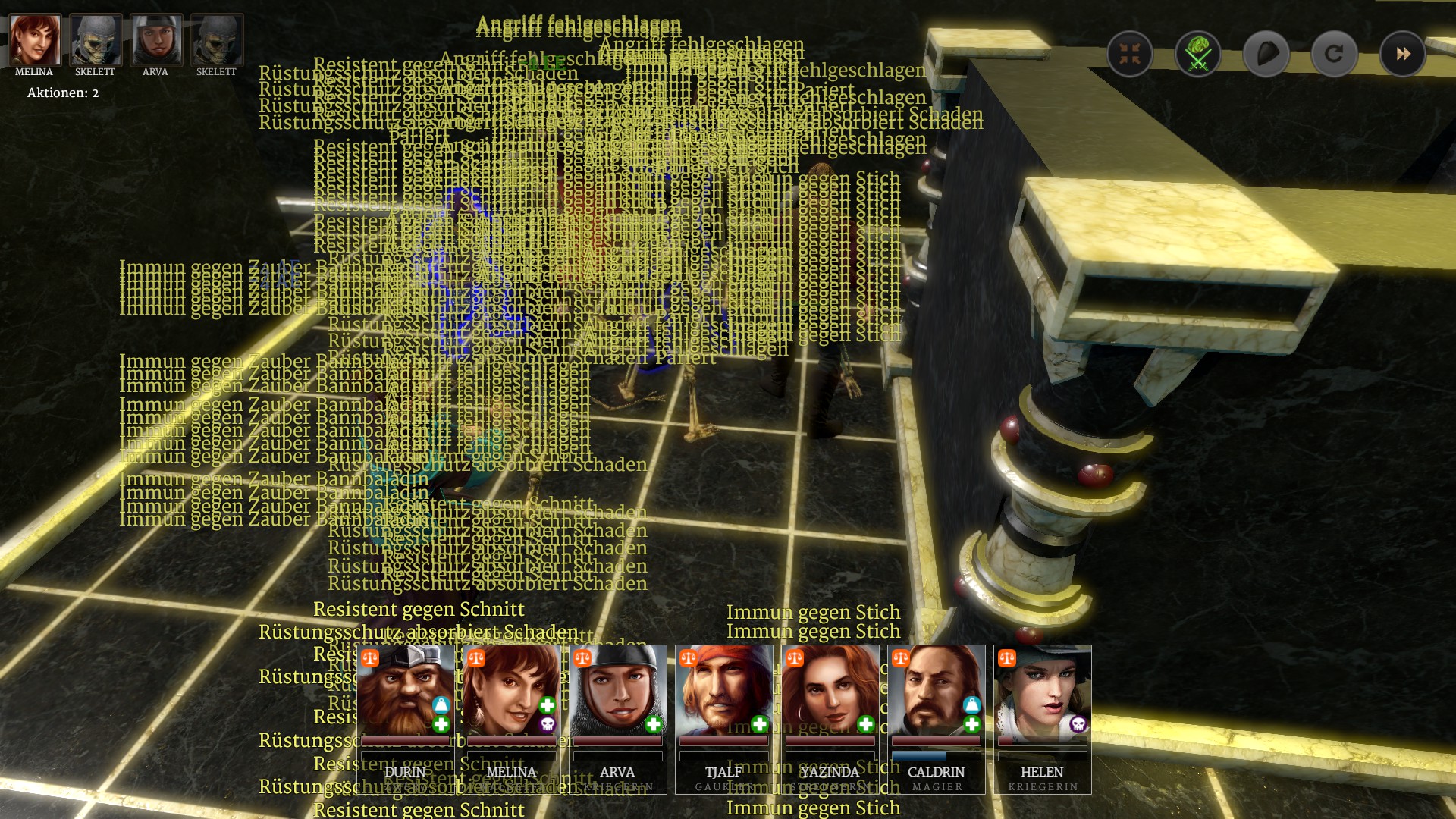Select Arva's portrait in the turn order
1456x819 pixels.
pos(156,41)
